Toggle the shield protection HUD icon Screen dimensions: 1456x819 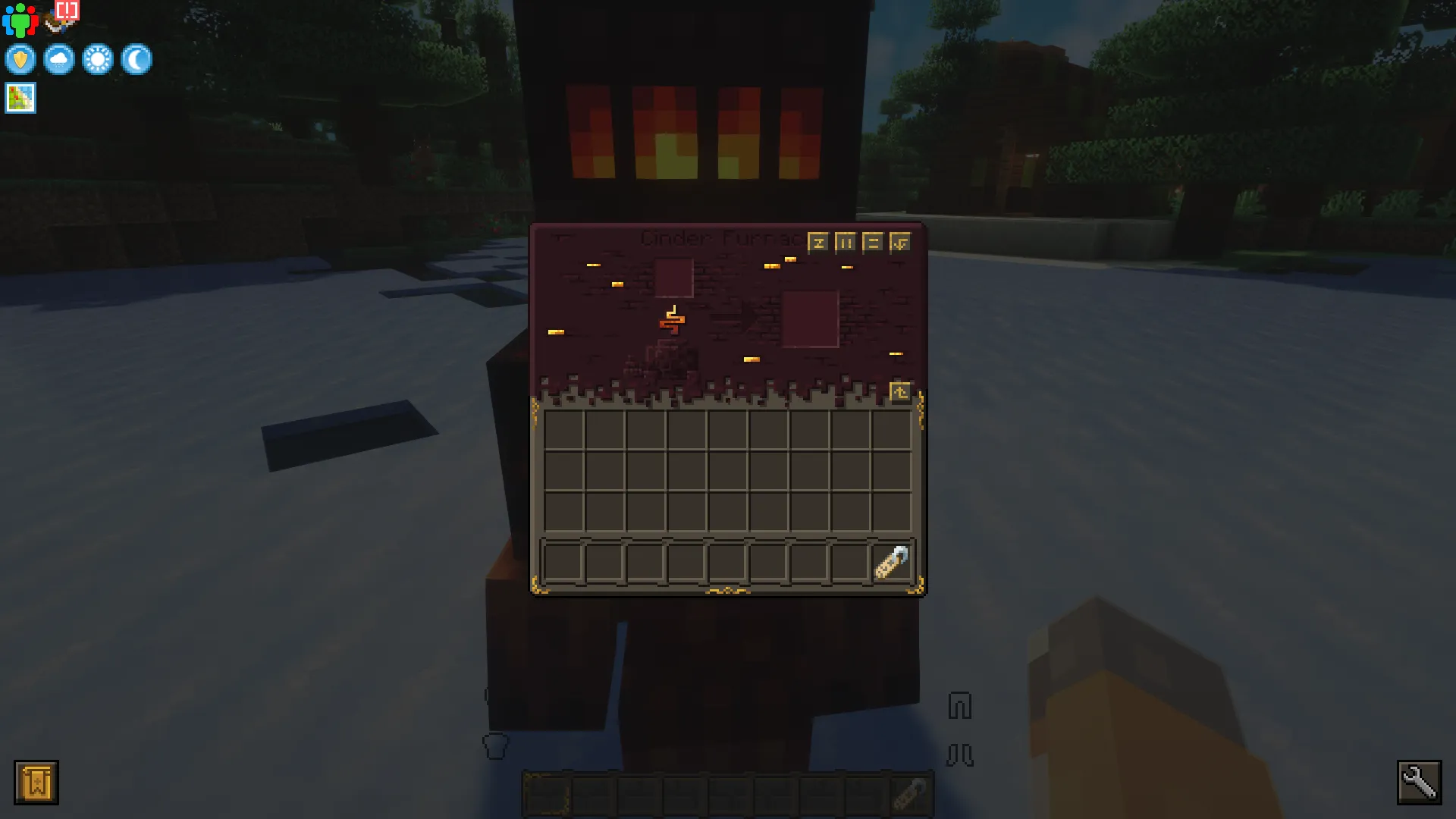[x=20, y=60]
